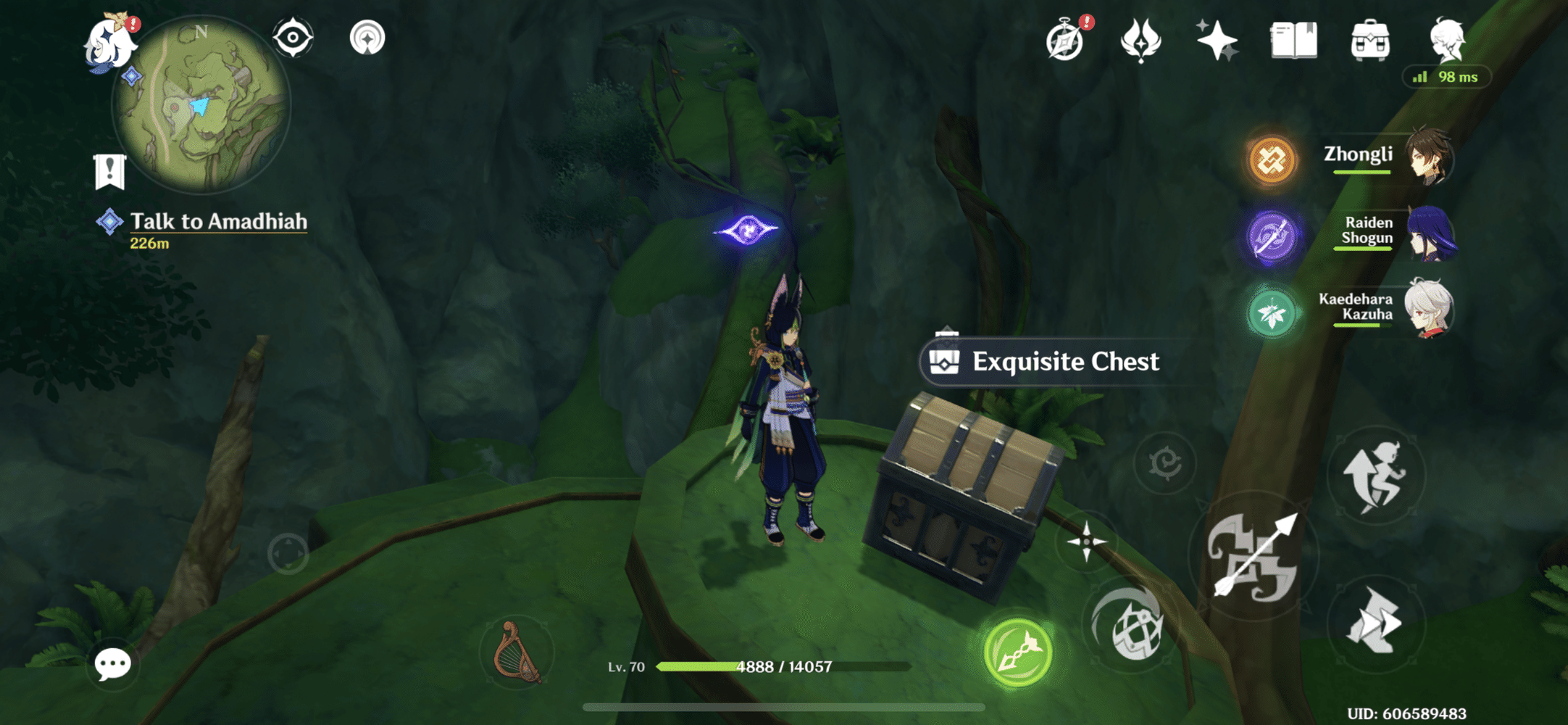1568x725 pixels.
Task: Open the Inventory backpack
Action: pos(1369,41)
